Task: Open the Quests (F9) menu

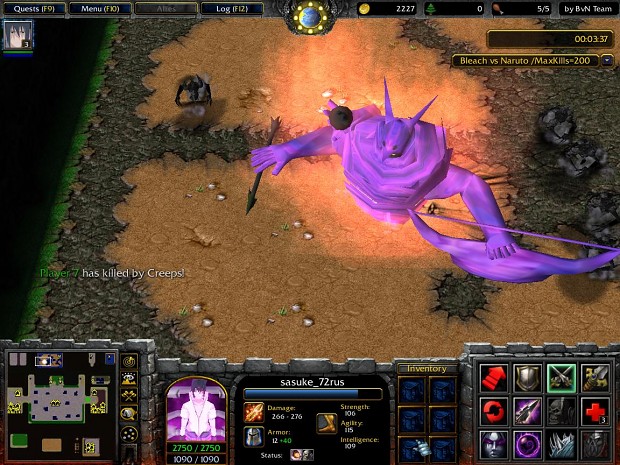Action: [x=33, y=9]
